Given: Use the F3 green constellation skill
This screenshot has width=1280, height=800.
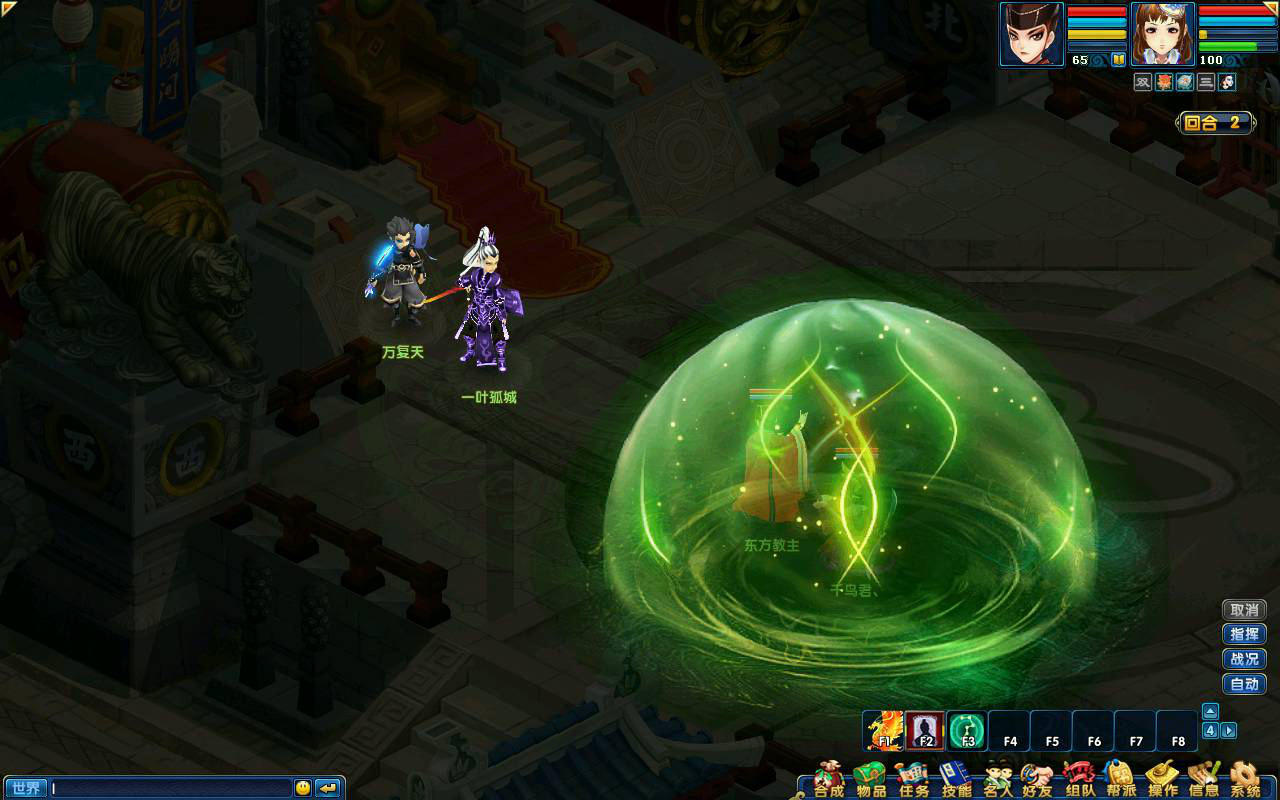Looking at the screenshot, I should [x=967, y=731].
